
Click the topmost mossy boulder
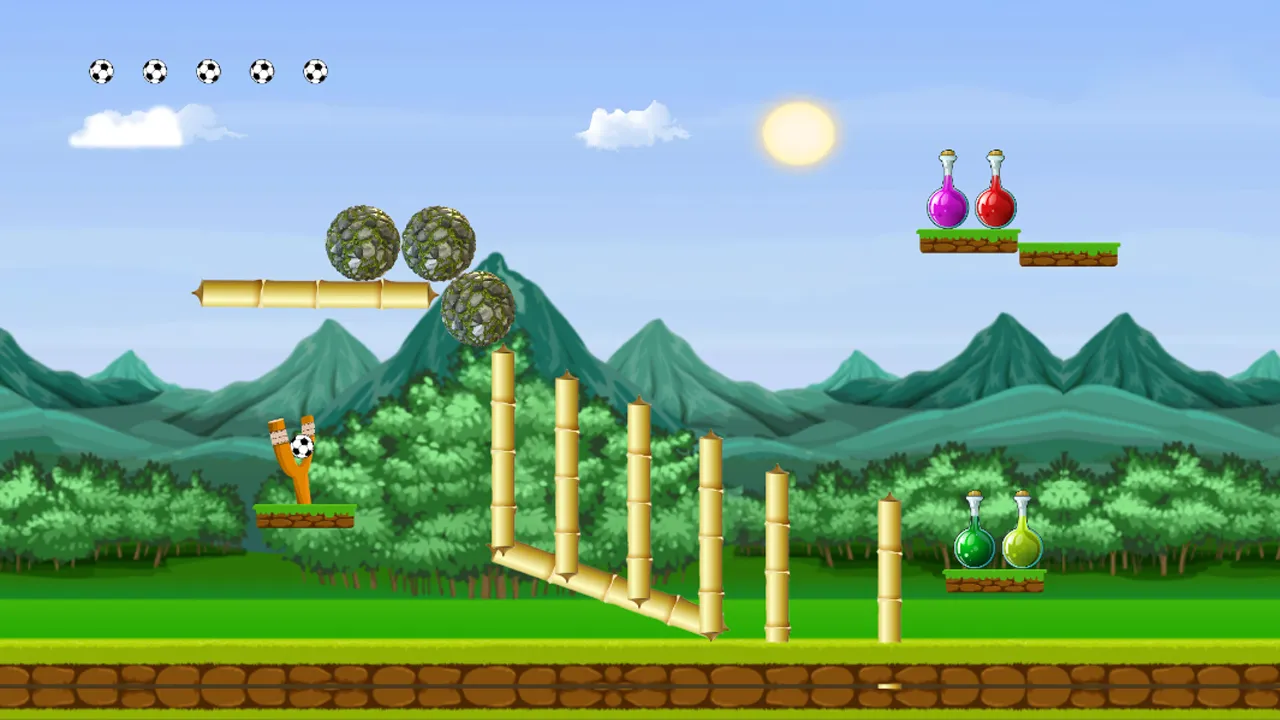click(362, 242)
